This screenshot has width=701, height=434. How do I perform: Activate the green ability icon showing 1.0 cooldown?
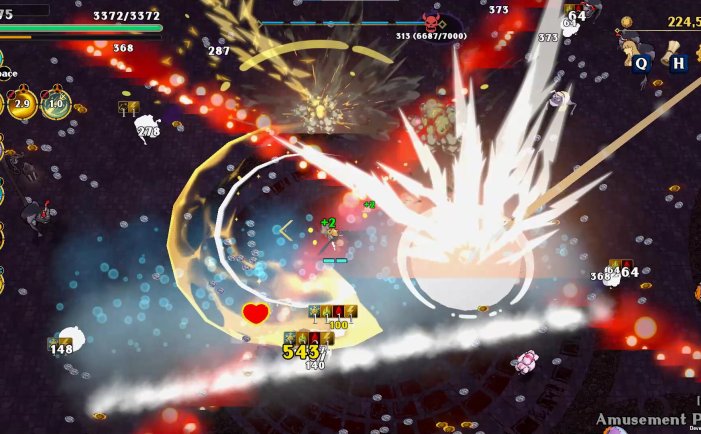56,104
